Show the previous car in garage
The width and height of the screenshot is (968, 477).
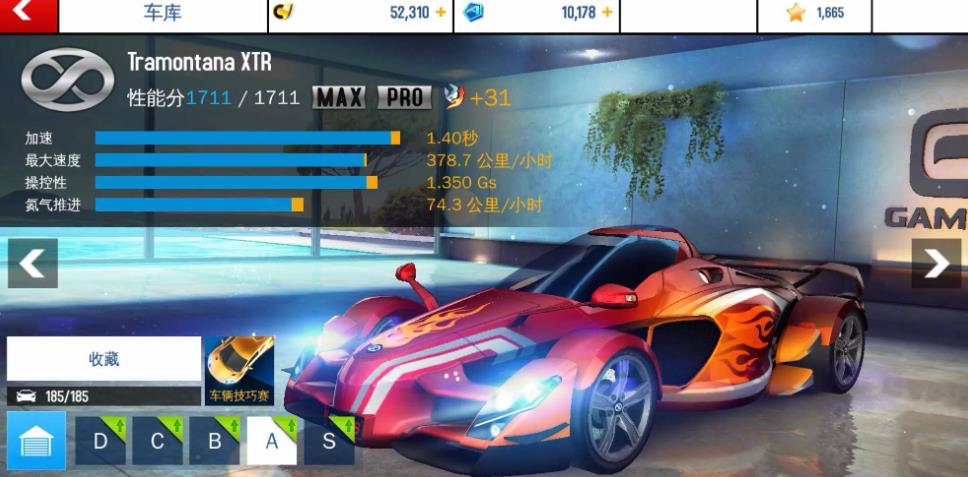pyautogui.click(x=32, y=263)
